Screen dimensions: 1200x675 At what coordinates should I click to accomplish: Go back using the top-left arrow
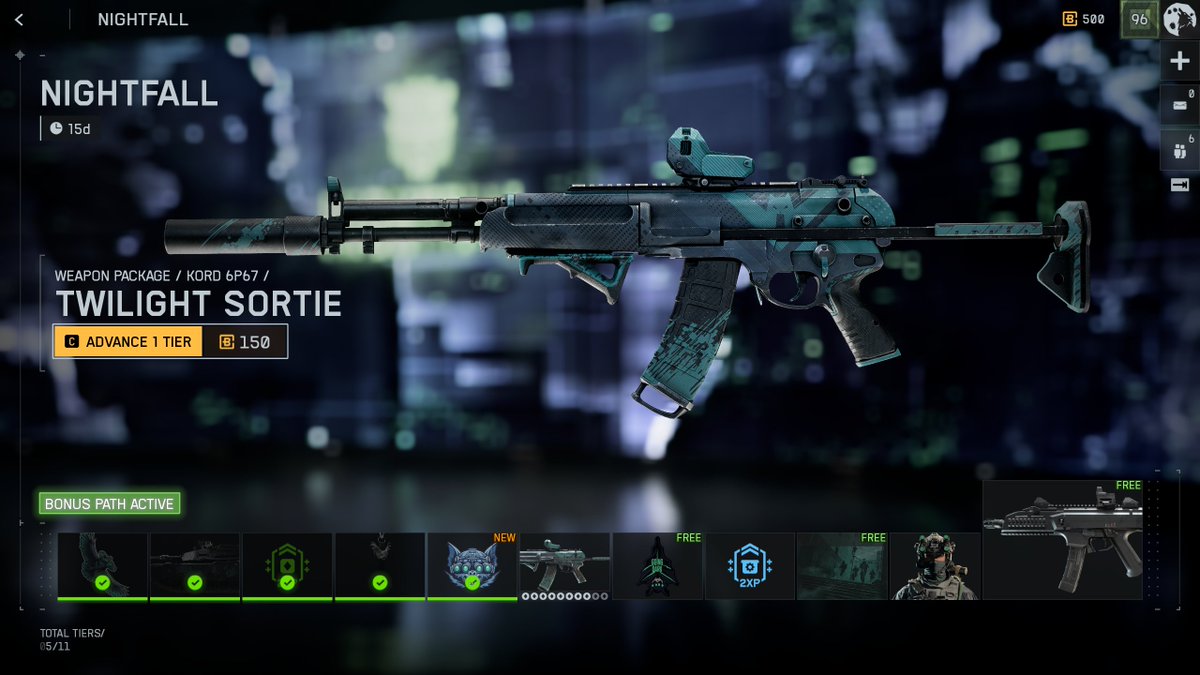(x=20, y=19)
